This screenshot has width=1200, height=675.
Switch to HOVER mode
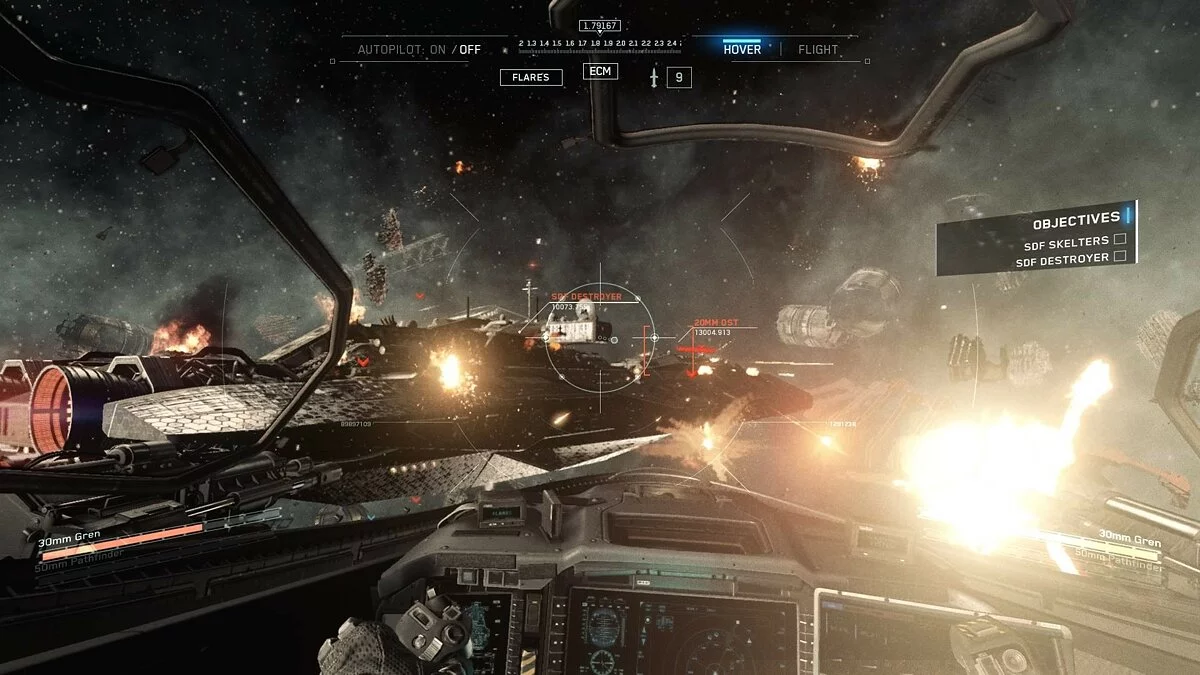click(741, 49)
